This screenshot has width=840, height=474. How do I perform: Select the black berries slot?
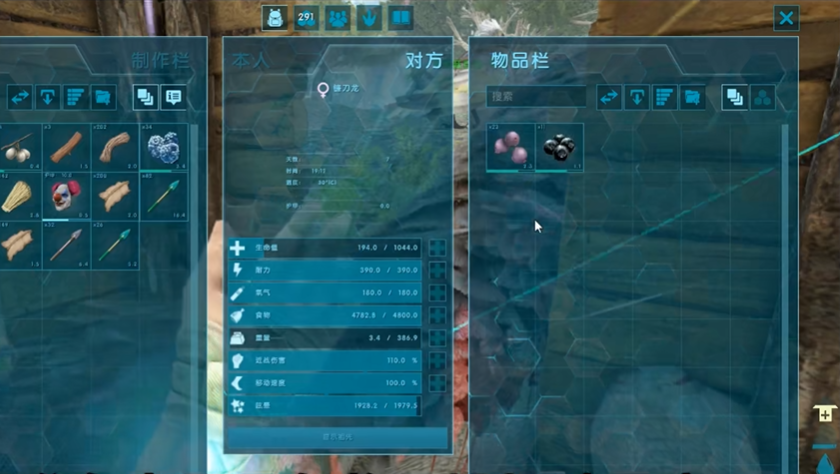(x=559, y=148)
